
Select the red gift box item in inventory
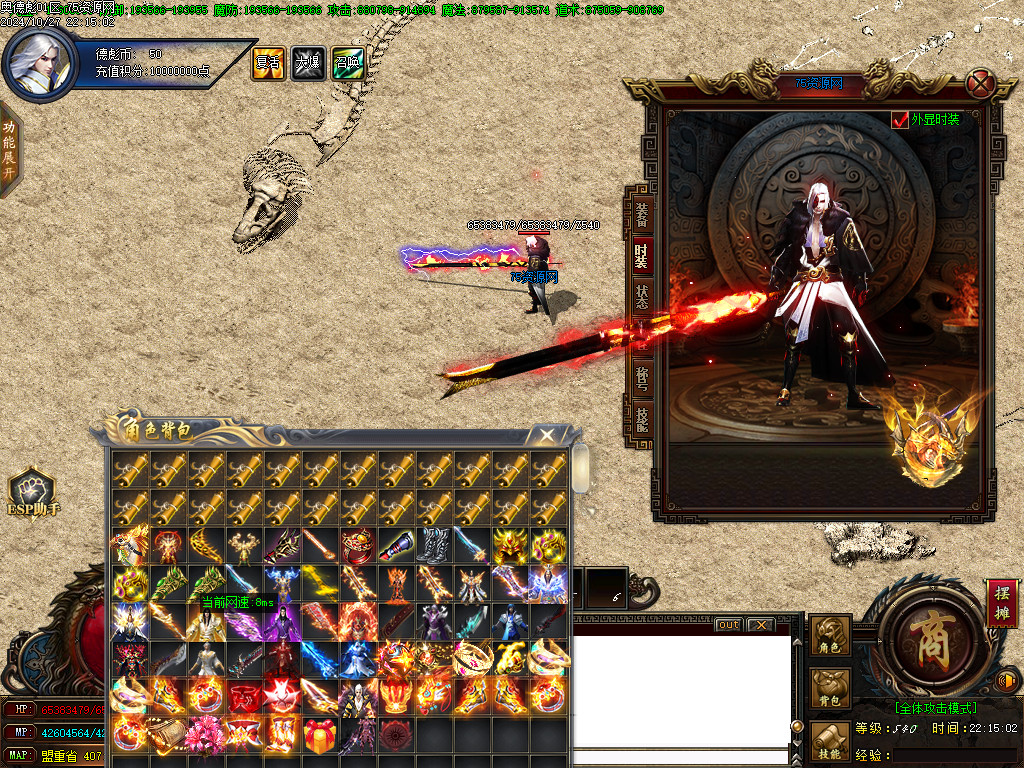point(320,735)
